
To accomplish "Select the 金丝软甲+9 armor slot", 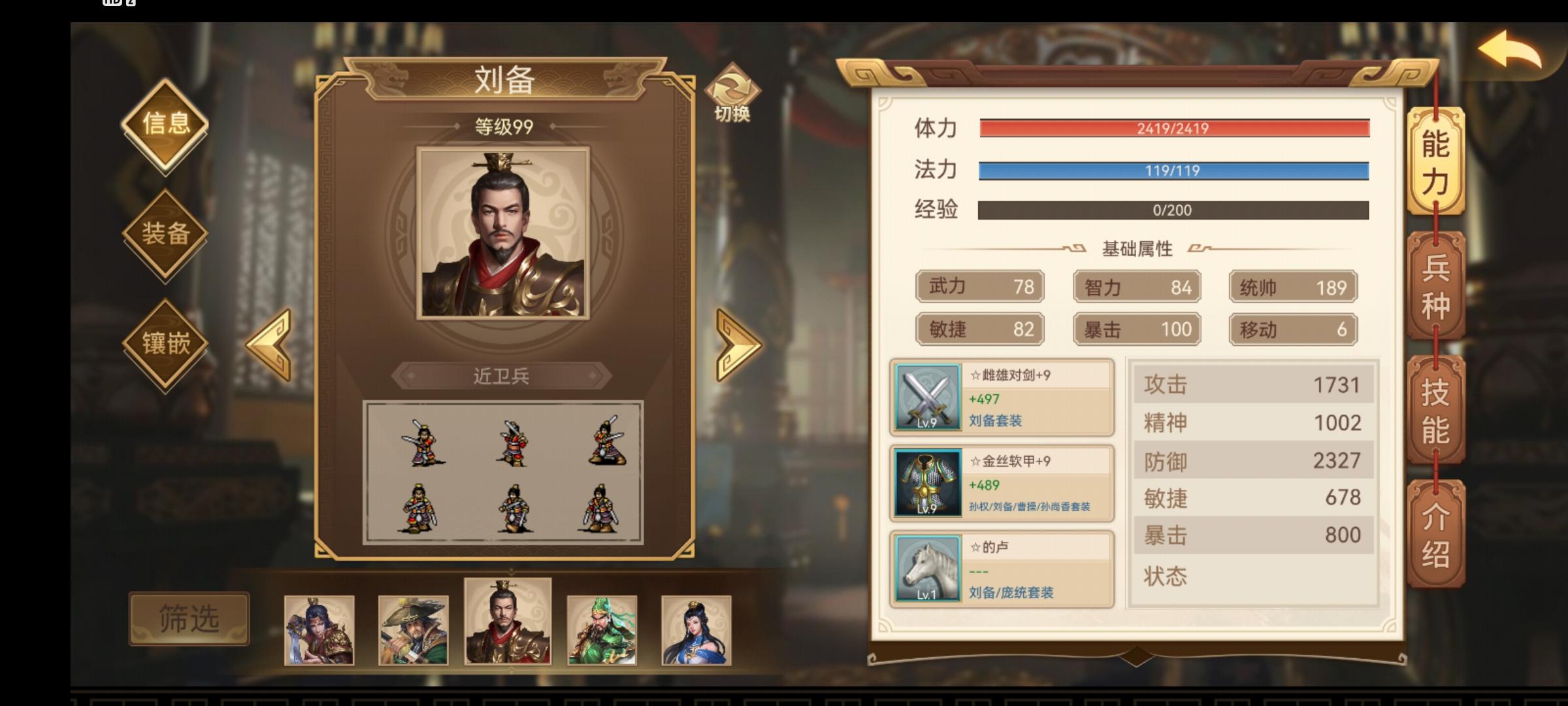I will tap(1002, 484).
